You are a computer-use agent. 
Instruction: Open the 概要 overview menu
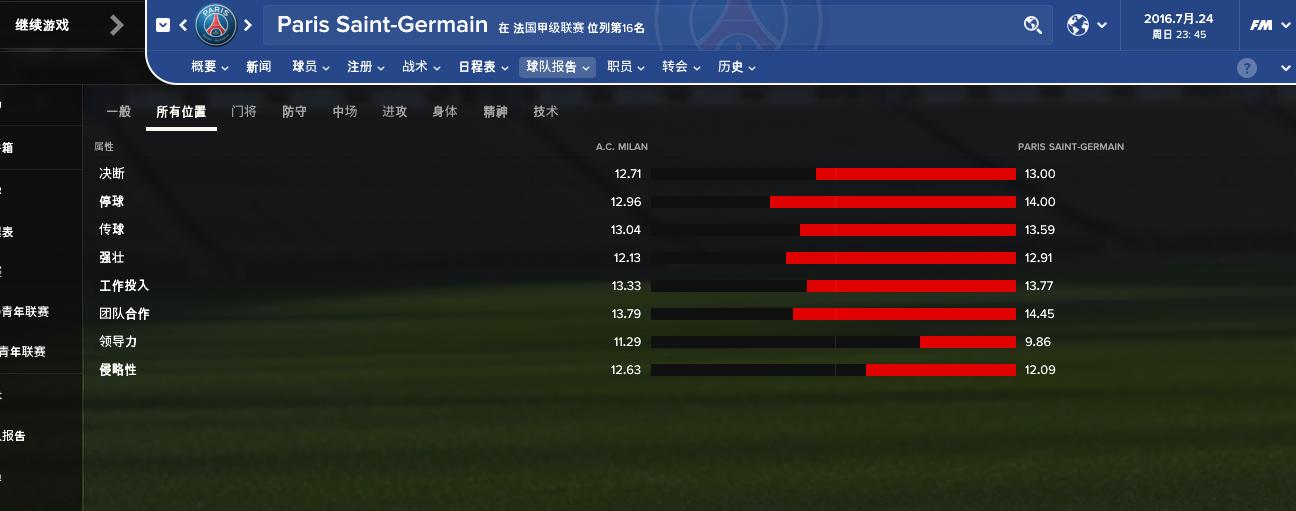(209, 67)
